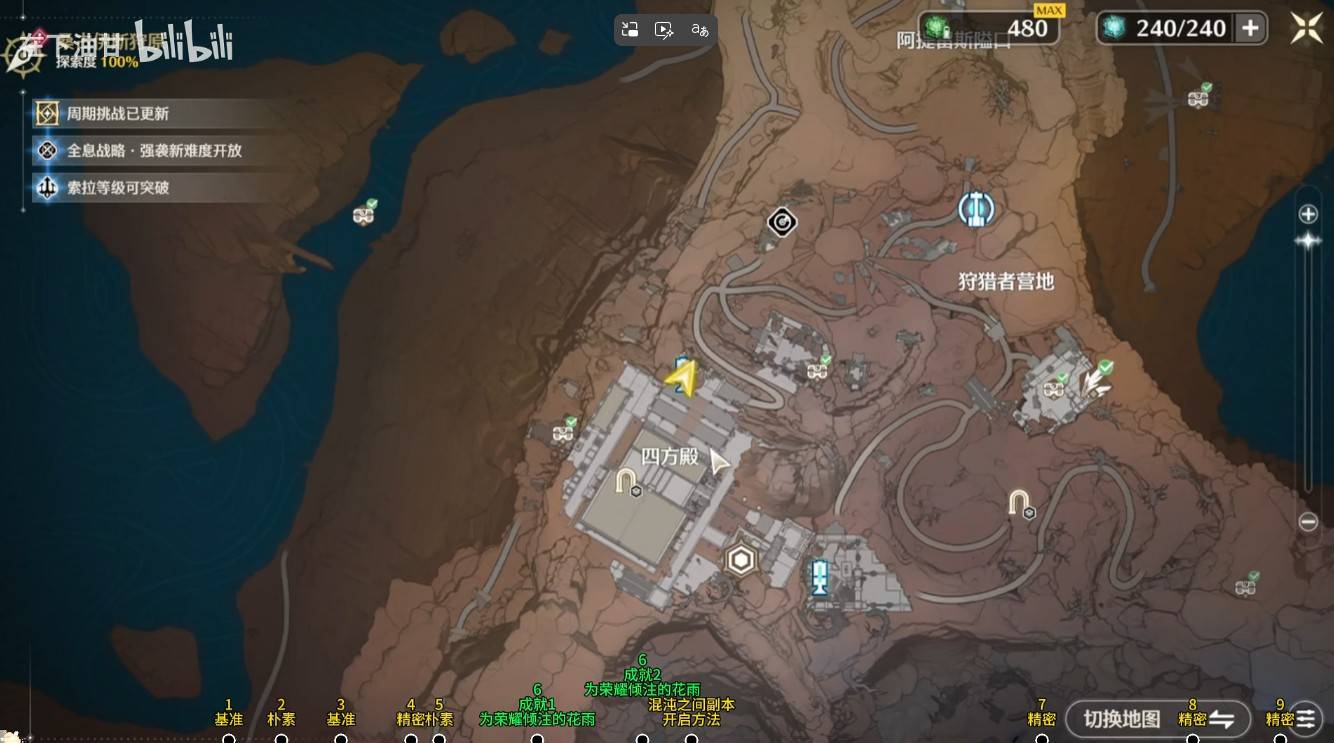Zoom out the map with minus button
1334x743 pixels.
pyautogui.click(x=1308, y=522)
